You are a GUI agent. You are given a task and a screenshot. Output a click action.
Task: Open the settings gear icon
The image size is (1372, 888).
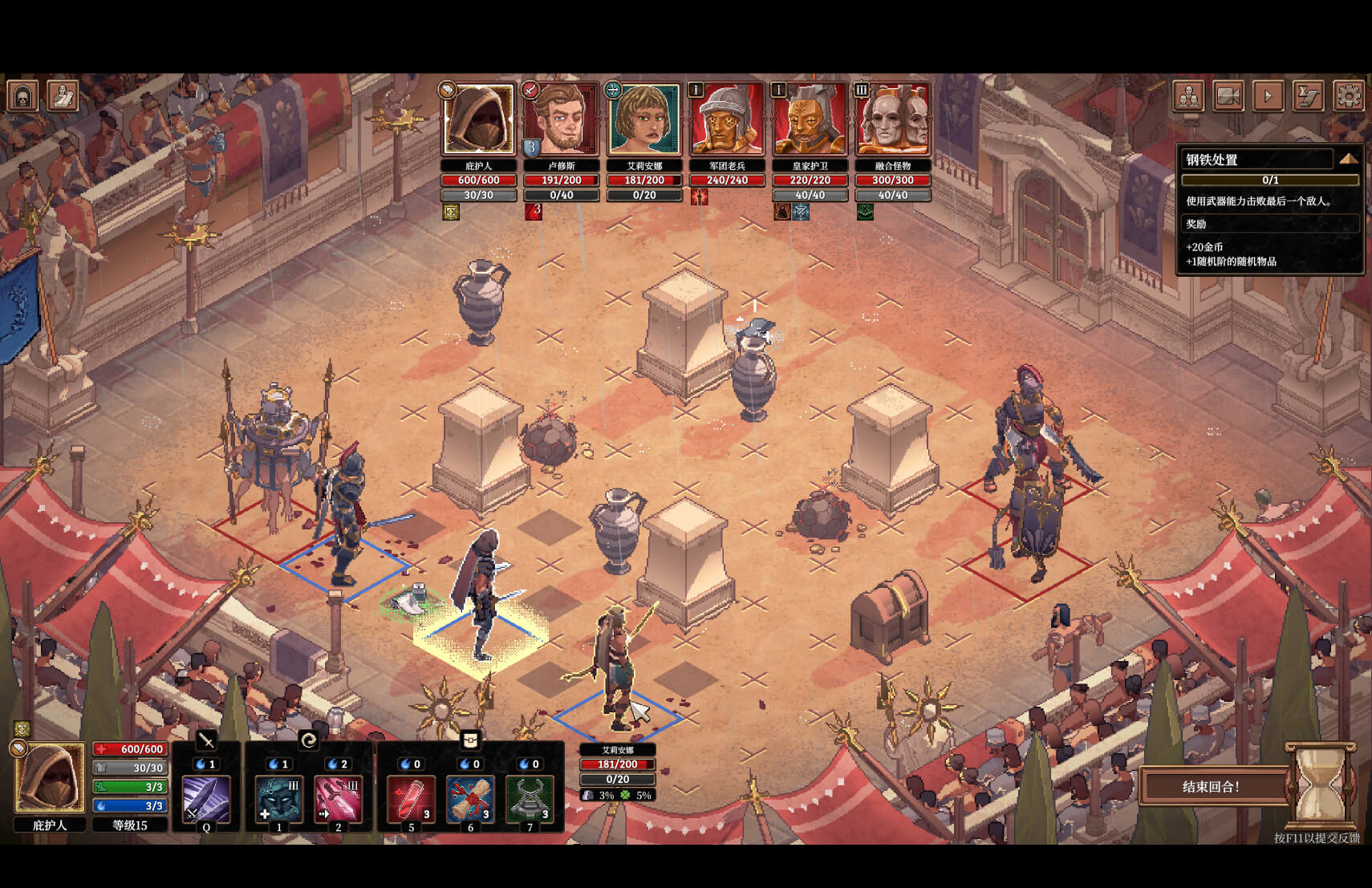pyautogui.click(x=1350, y=95)
